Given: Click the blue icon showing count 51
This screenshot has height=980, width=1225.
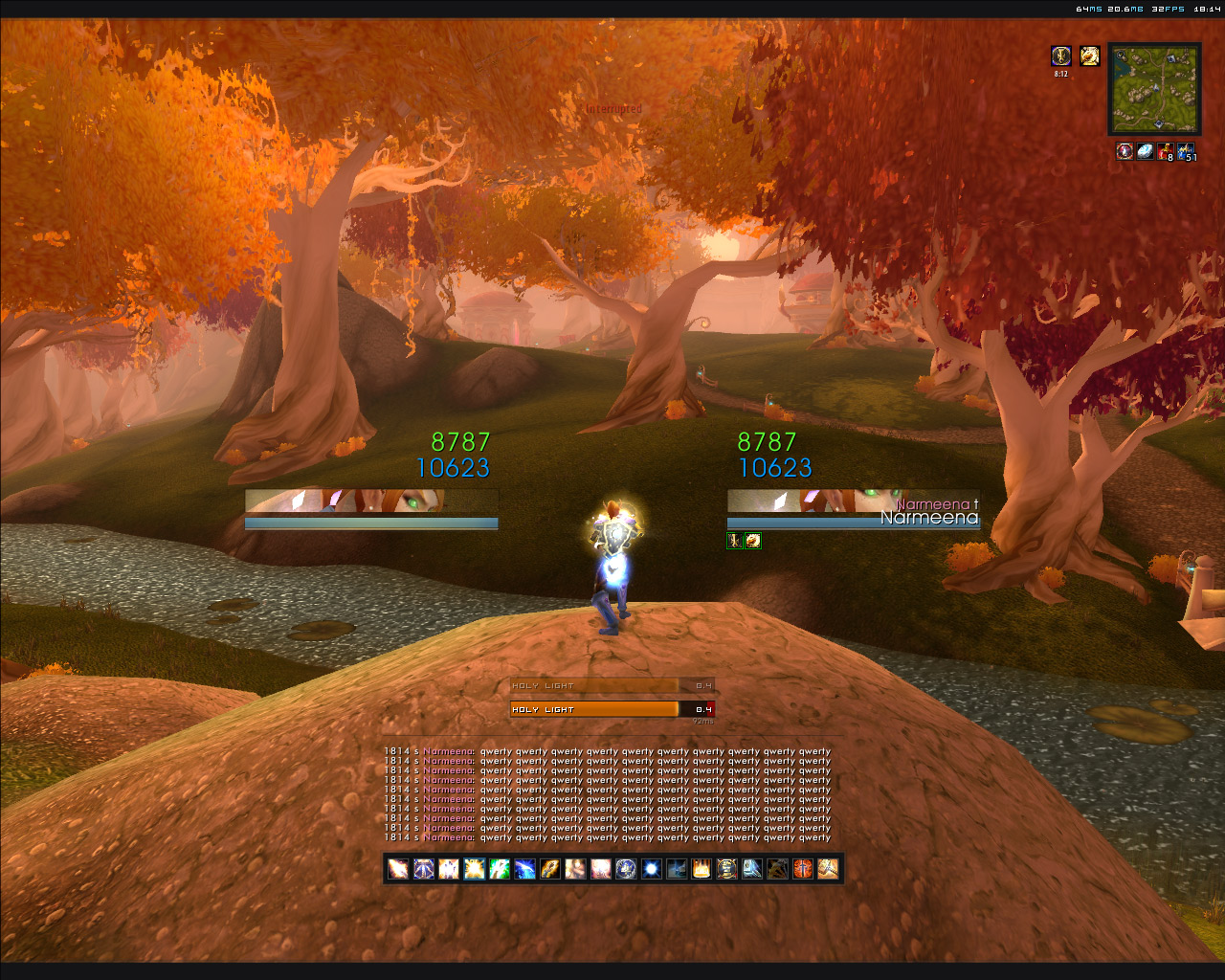Looking at the screenshot, I should coord(1186,151).
